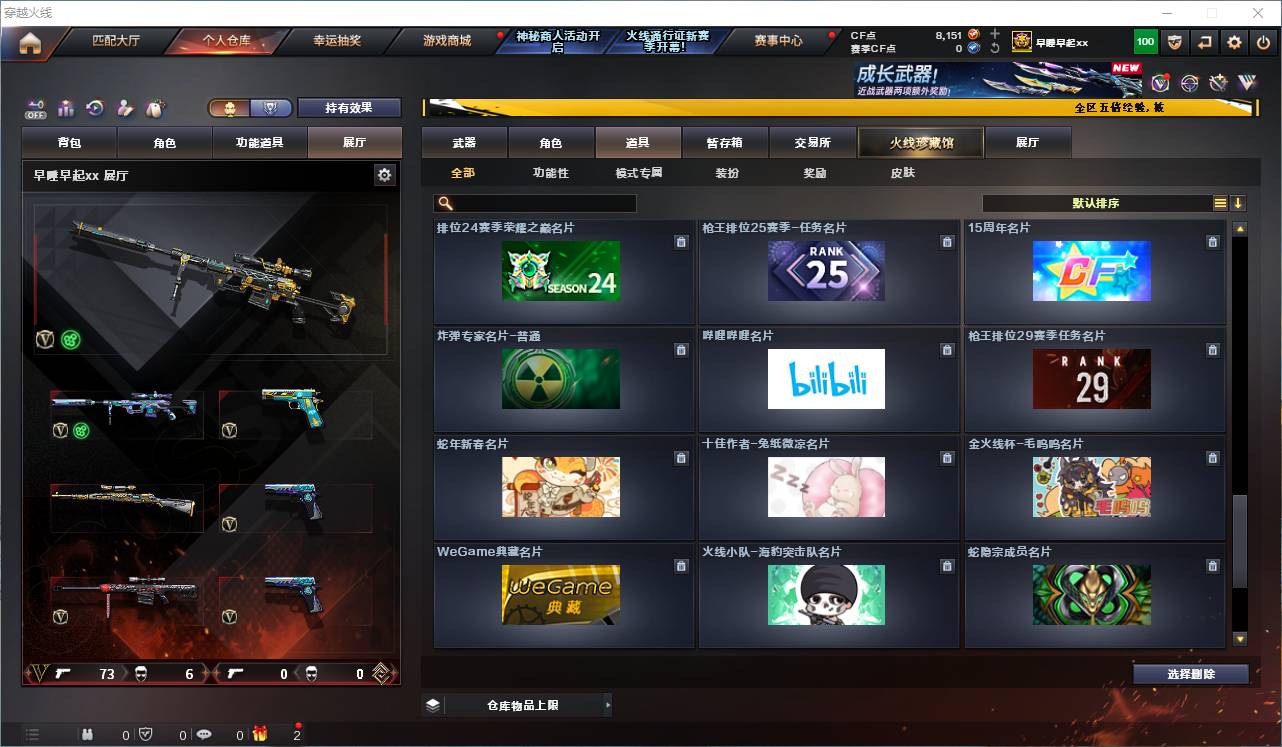This screenshot has height=747, width=1282.
Task: Toggle the OFF switch at top left of inventory
Action: tap(35, 105)
